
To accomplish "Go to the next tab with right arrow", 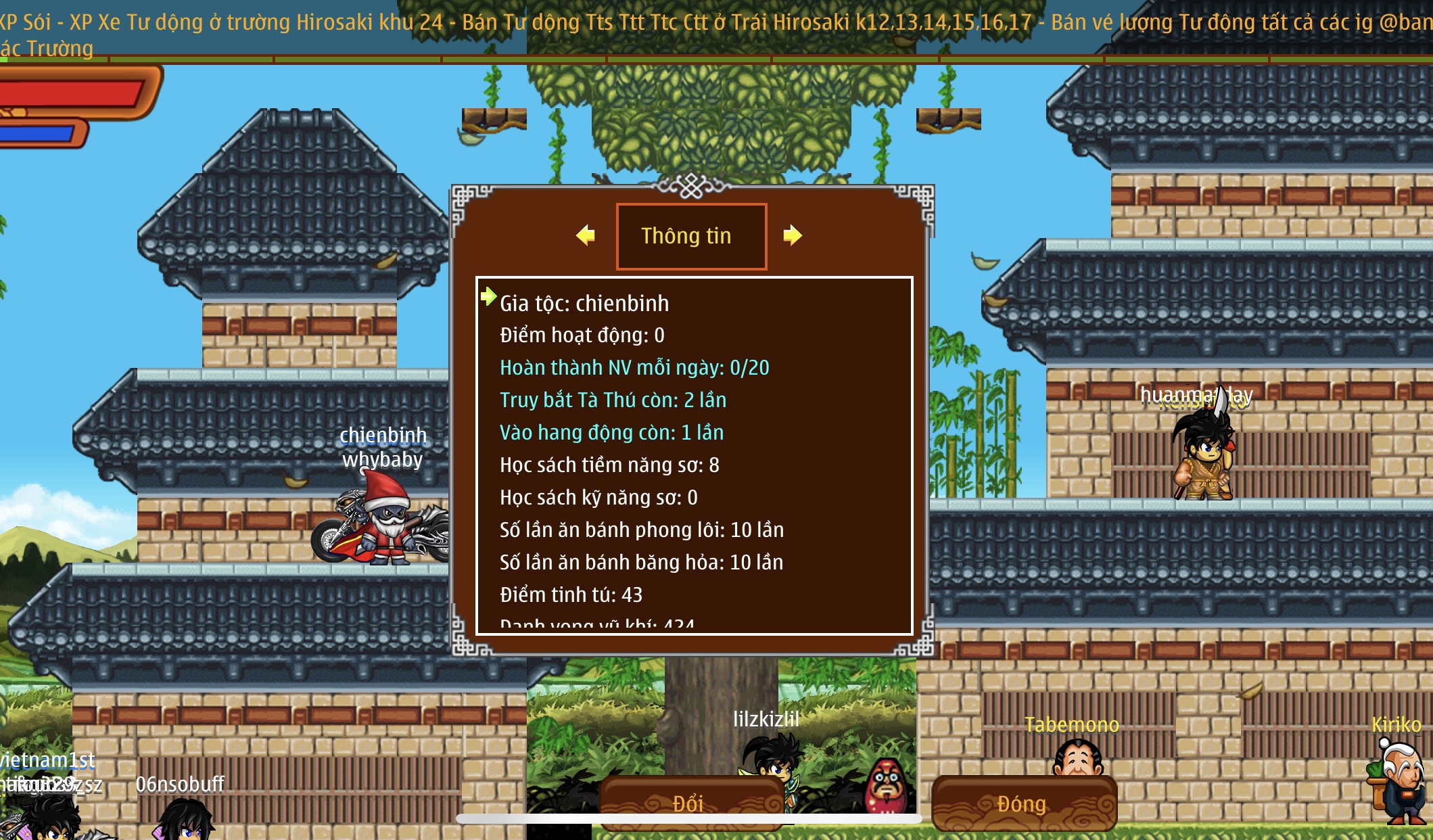I will (792, 235).
